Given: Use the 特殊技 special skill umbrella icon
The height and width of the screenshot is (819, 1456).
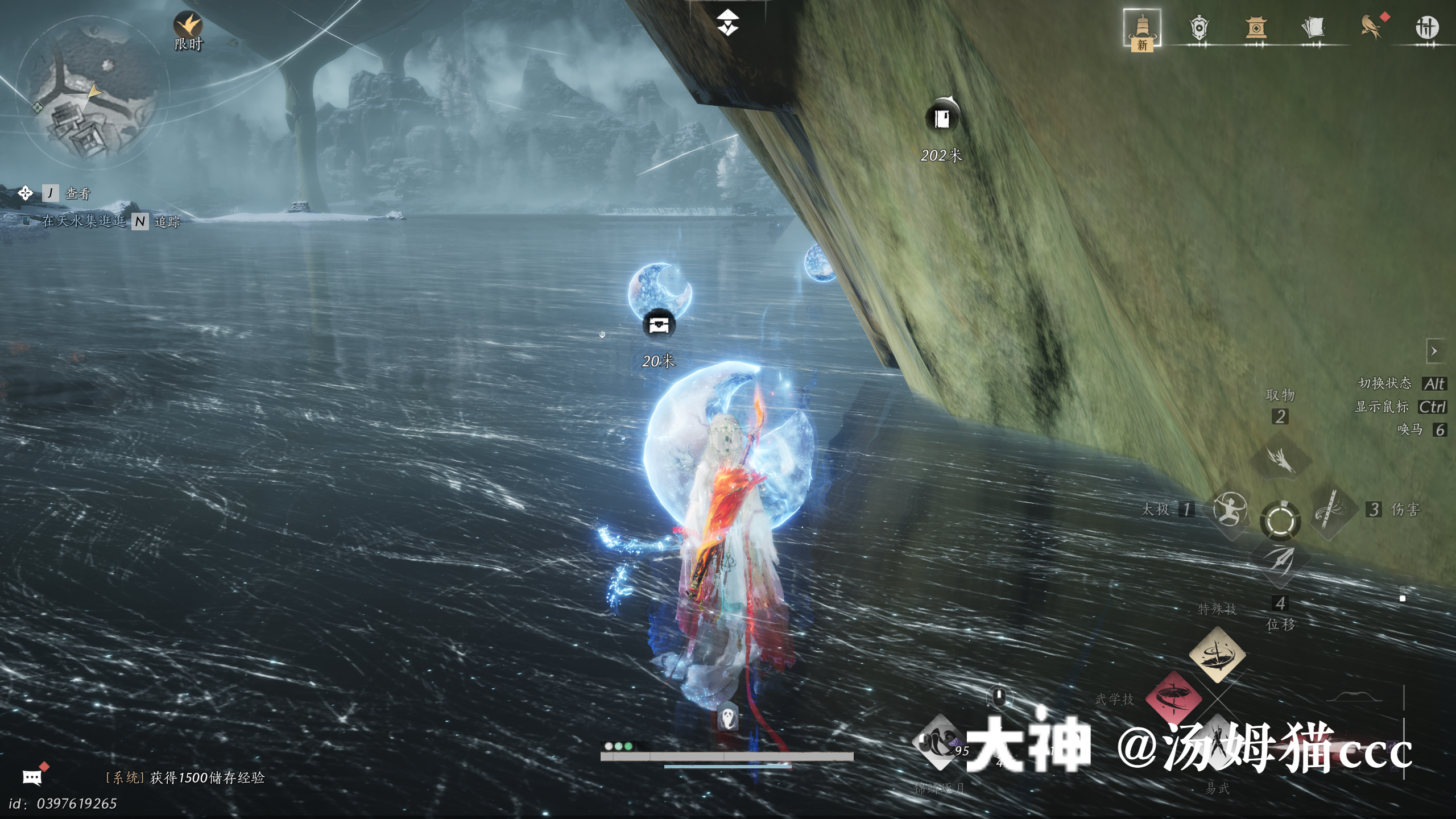Looking at the screenshot, I should [1217, 654].
